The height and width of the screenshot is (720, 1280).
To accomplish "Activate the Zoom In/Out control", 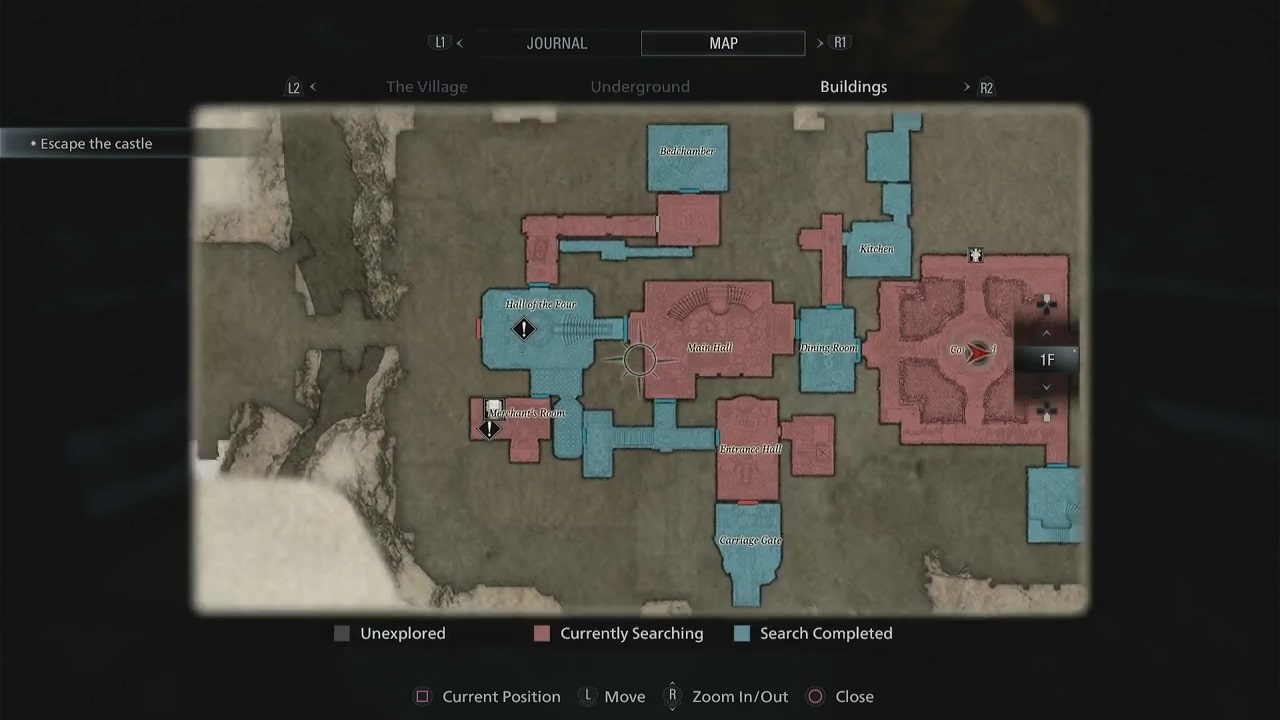I will click(672, 696).
